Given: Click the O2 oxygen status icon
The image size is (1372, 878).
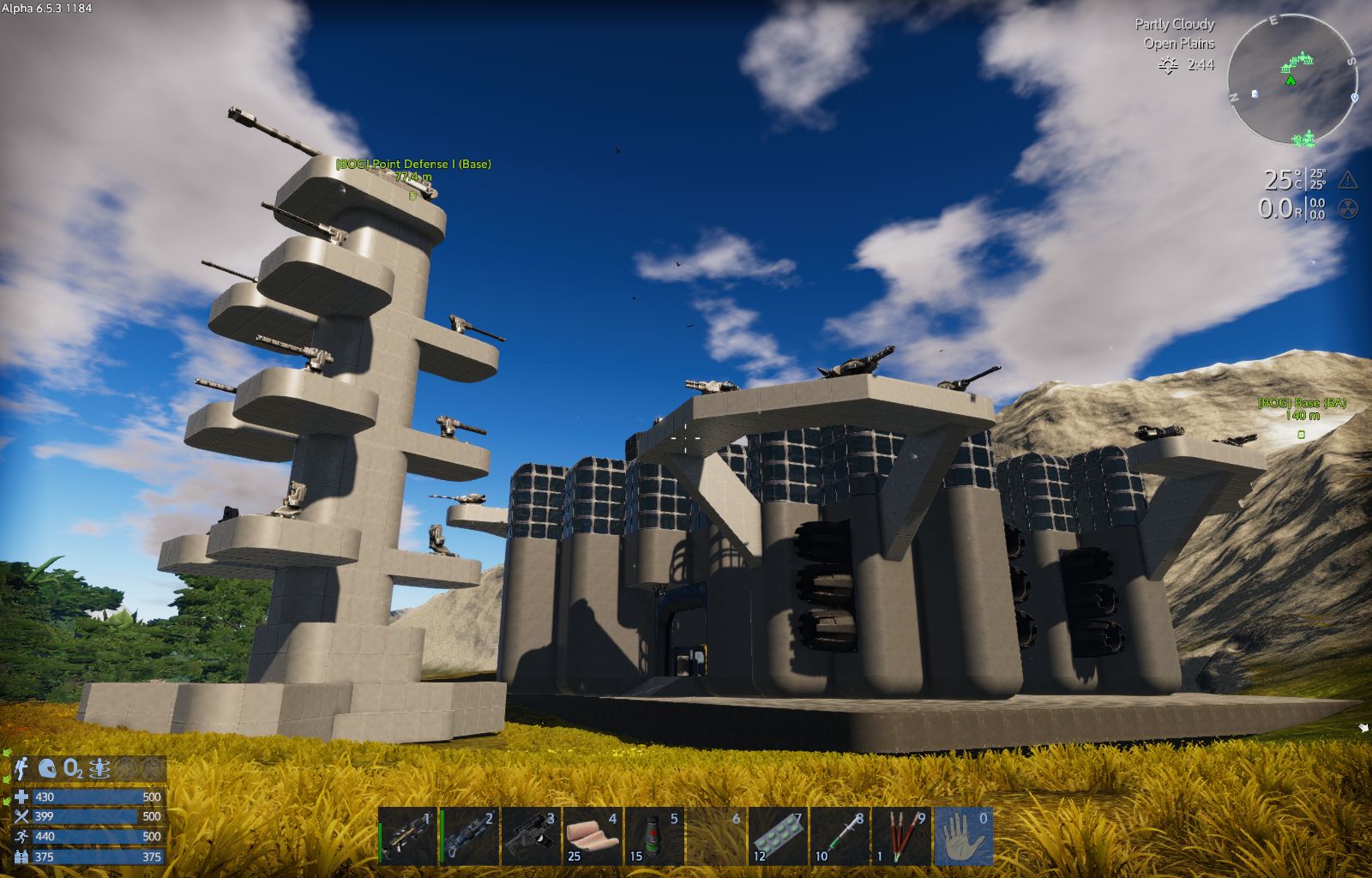Looking at the screenshot, I should [x=74, y=769].
